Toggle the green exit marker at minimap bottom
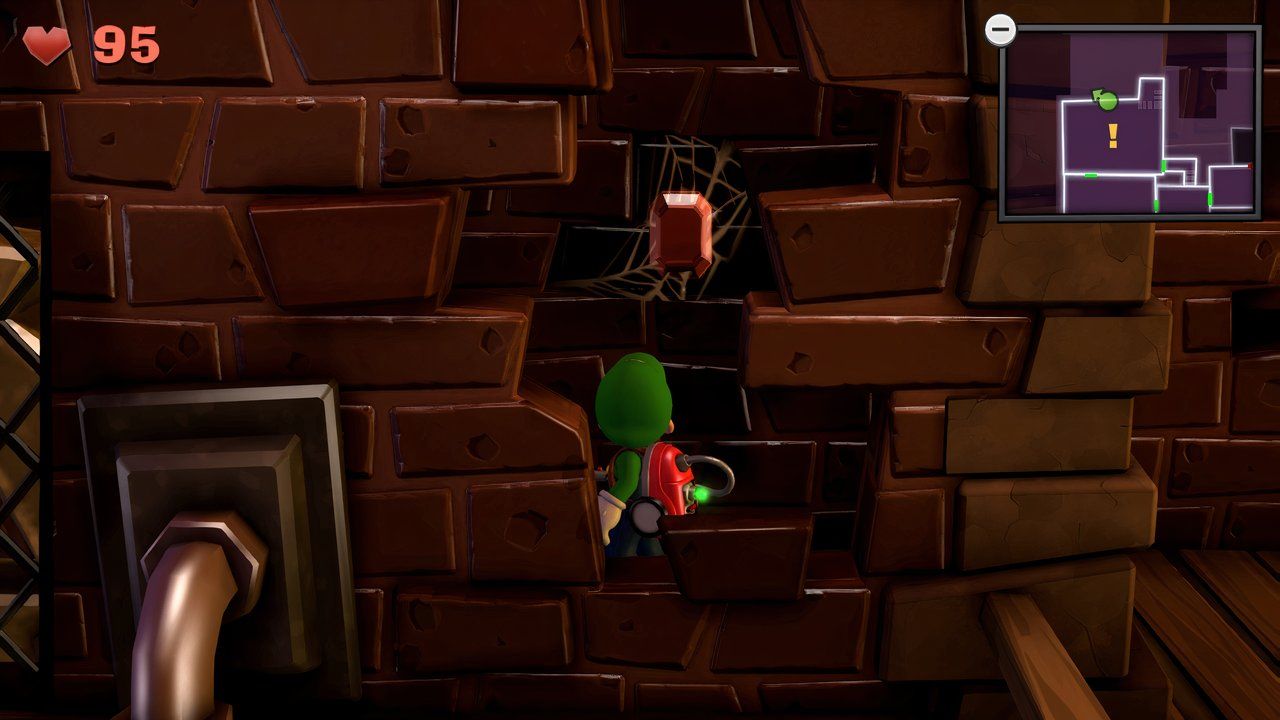 click(x=1156, y=207)
